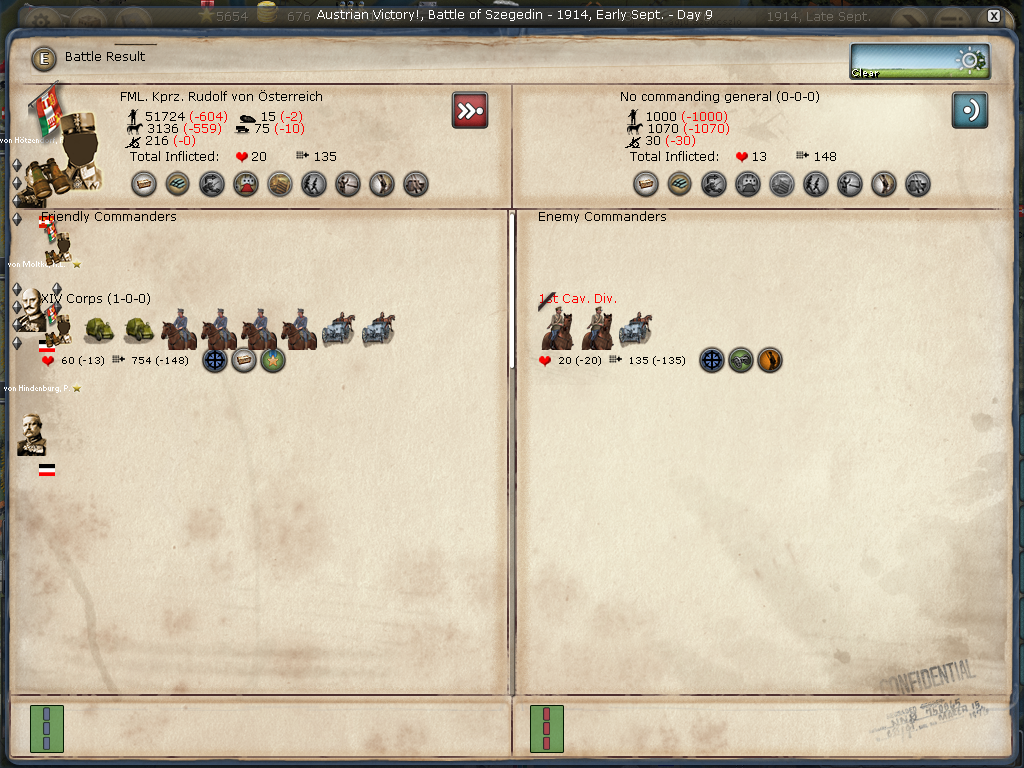Click the first crate icon in friendly summary row
The image size is (1024, 768).
(x=144, y=184)
